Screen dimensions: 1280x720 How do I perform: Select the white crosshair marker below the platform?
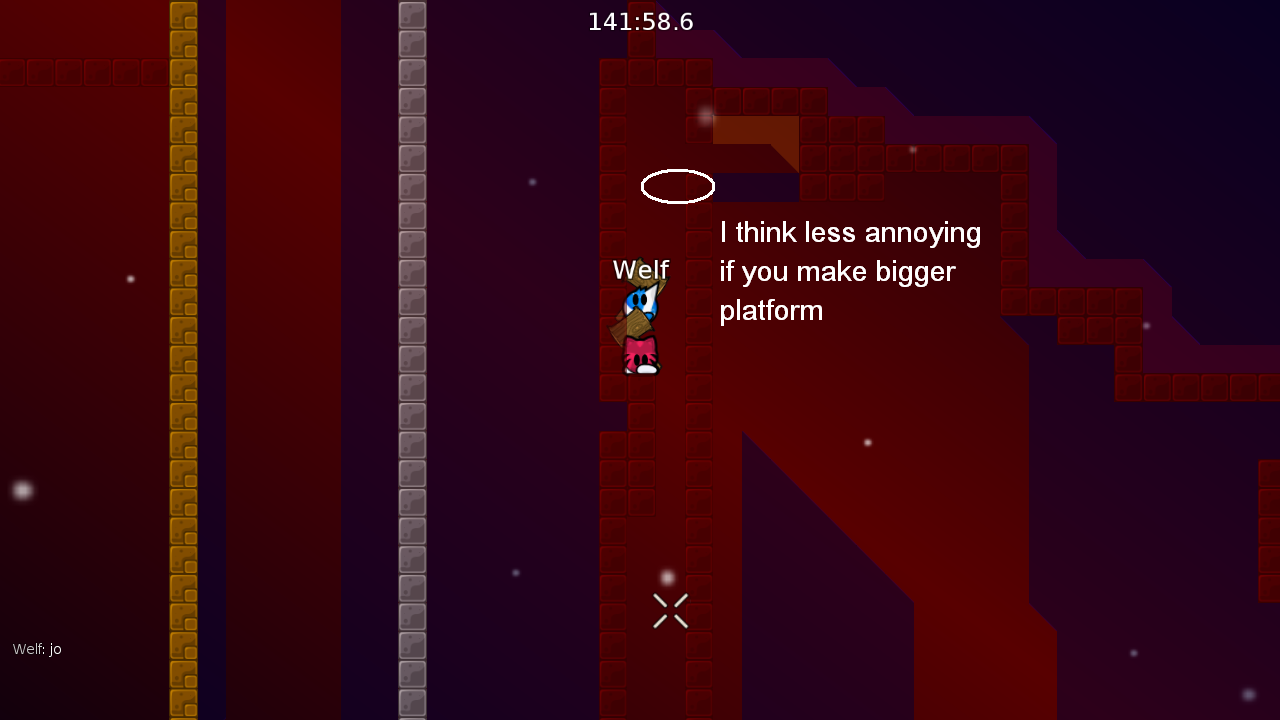tap(669, 611)
